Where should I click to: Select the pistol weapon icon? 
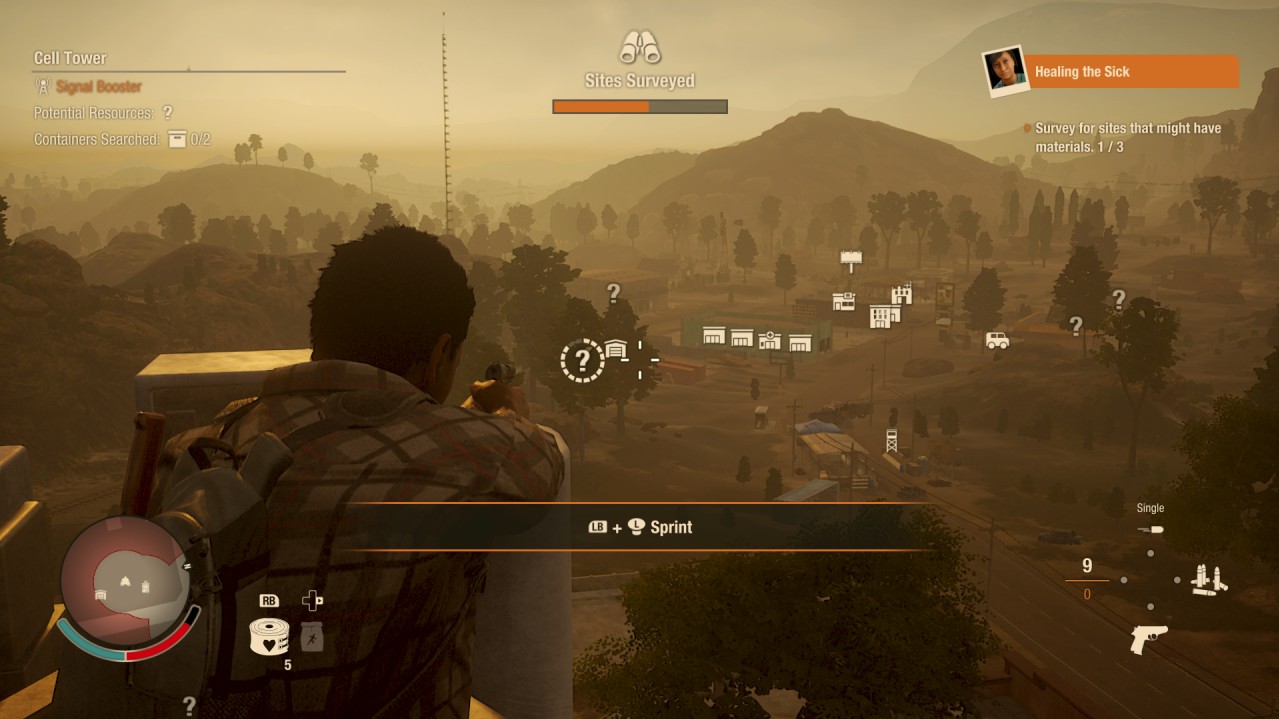point(1148,639)
